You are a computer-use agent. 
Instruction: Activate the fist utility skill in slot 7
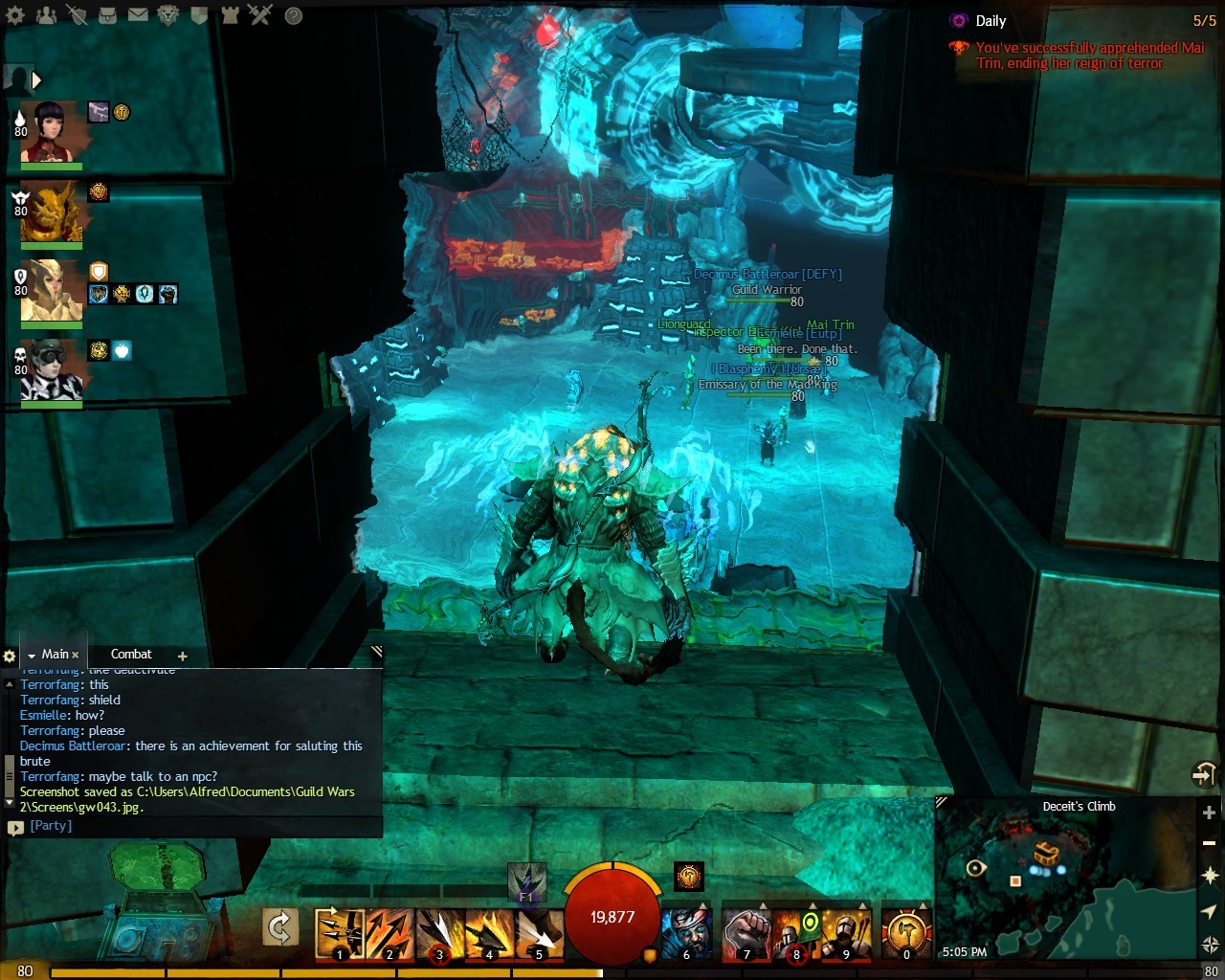pos(746,933)
